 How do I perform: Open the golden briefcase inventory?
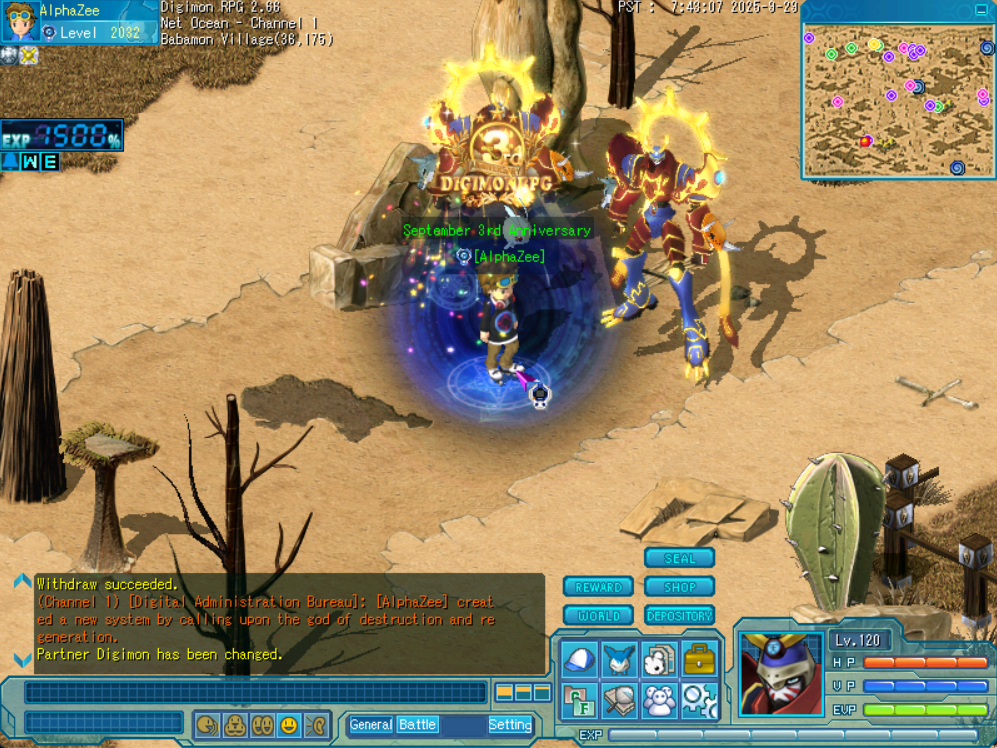[699, 660]
